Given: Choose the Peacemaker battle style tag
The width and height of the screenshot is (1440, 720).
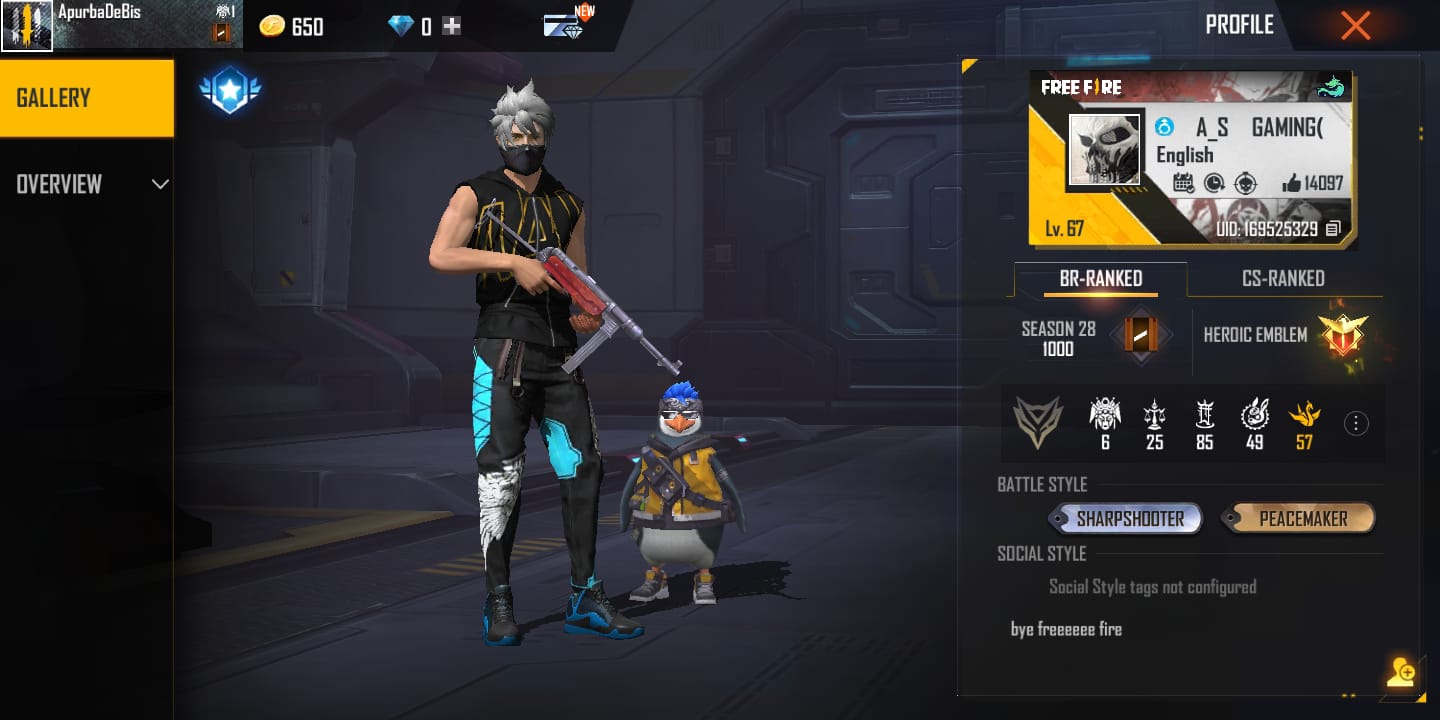Looking at the screenshot, I should point(1302,519).
